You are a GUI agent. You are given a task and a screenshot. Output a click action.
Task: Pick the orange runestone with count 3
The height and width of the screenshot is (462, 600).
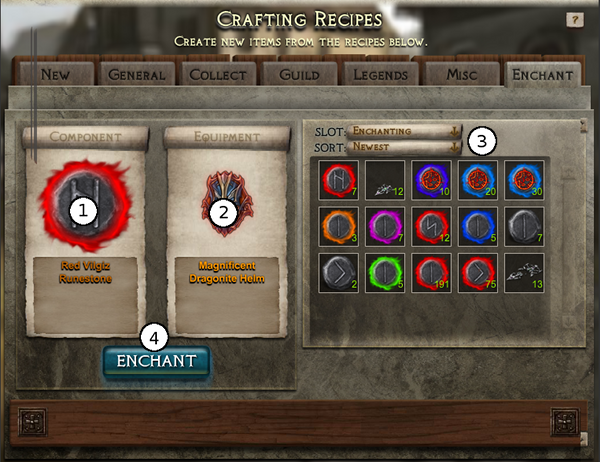[x=339, y=226]
